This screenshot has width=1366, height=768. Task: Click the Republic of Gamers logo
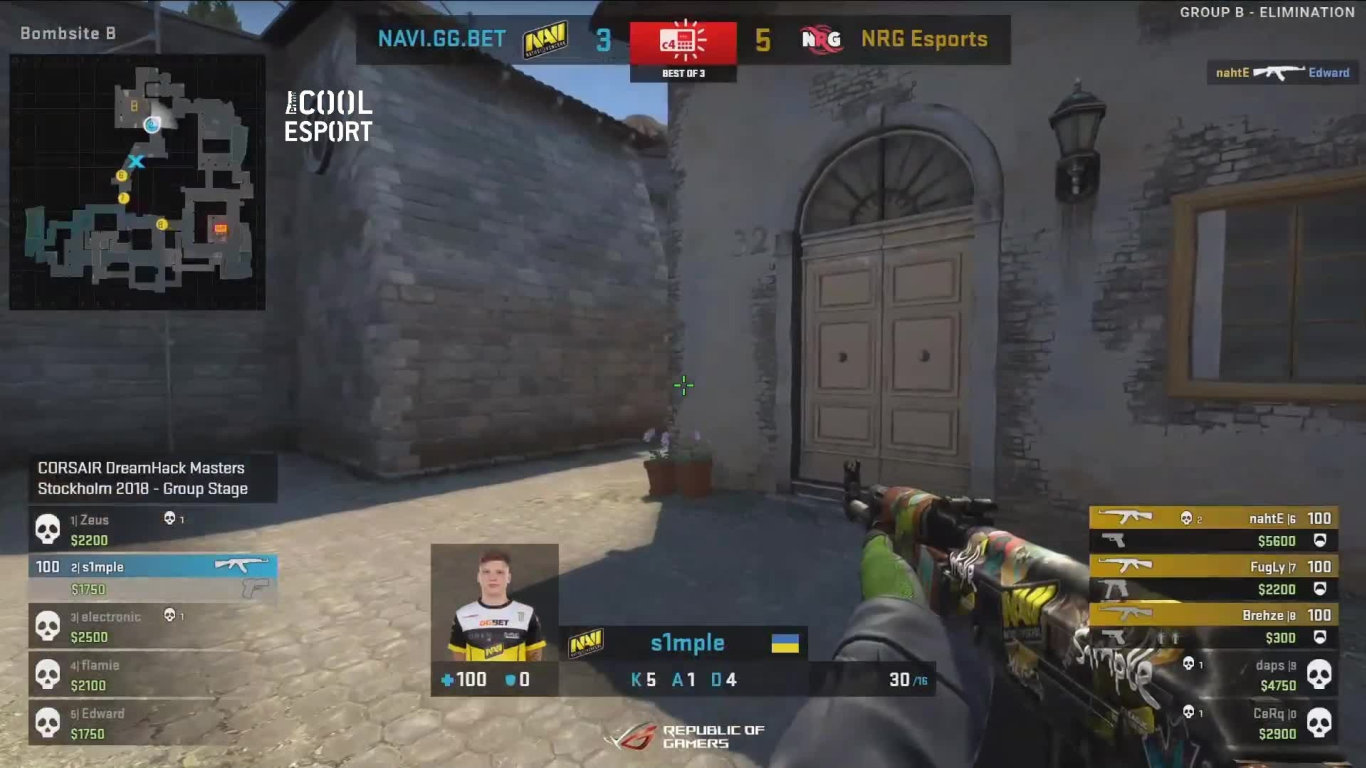(685, 737)
